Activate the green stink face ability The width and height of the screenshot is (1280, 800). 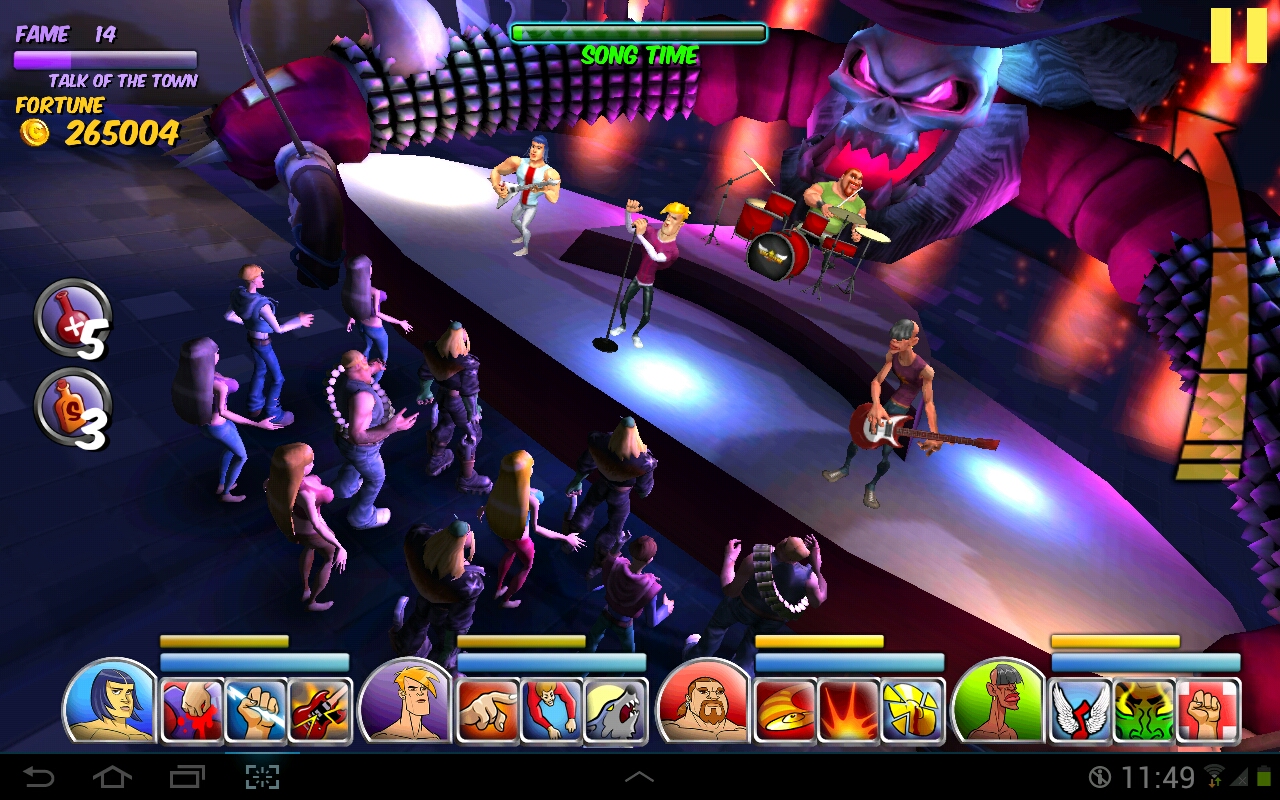click(x=1144, y=711)
